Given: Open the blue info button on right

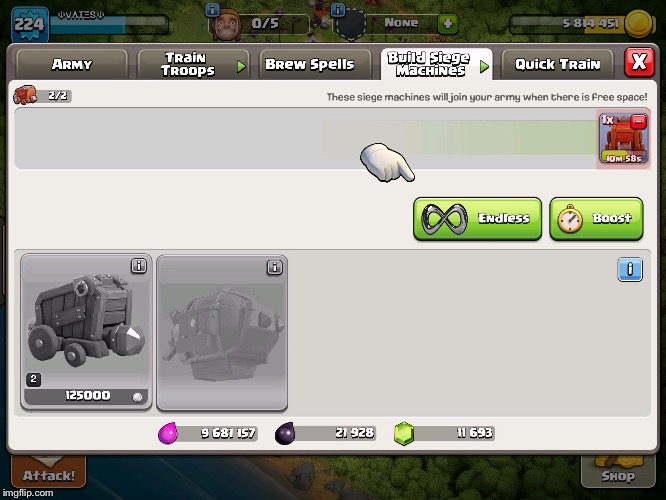Looking at the screenshot, I should 629,270.
